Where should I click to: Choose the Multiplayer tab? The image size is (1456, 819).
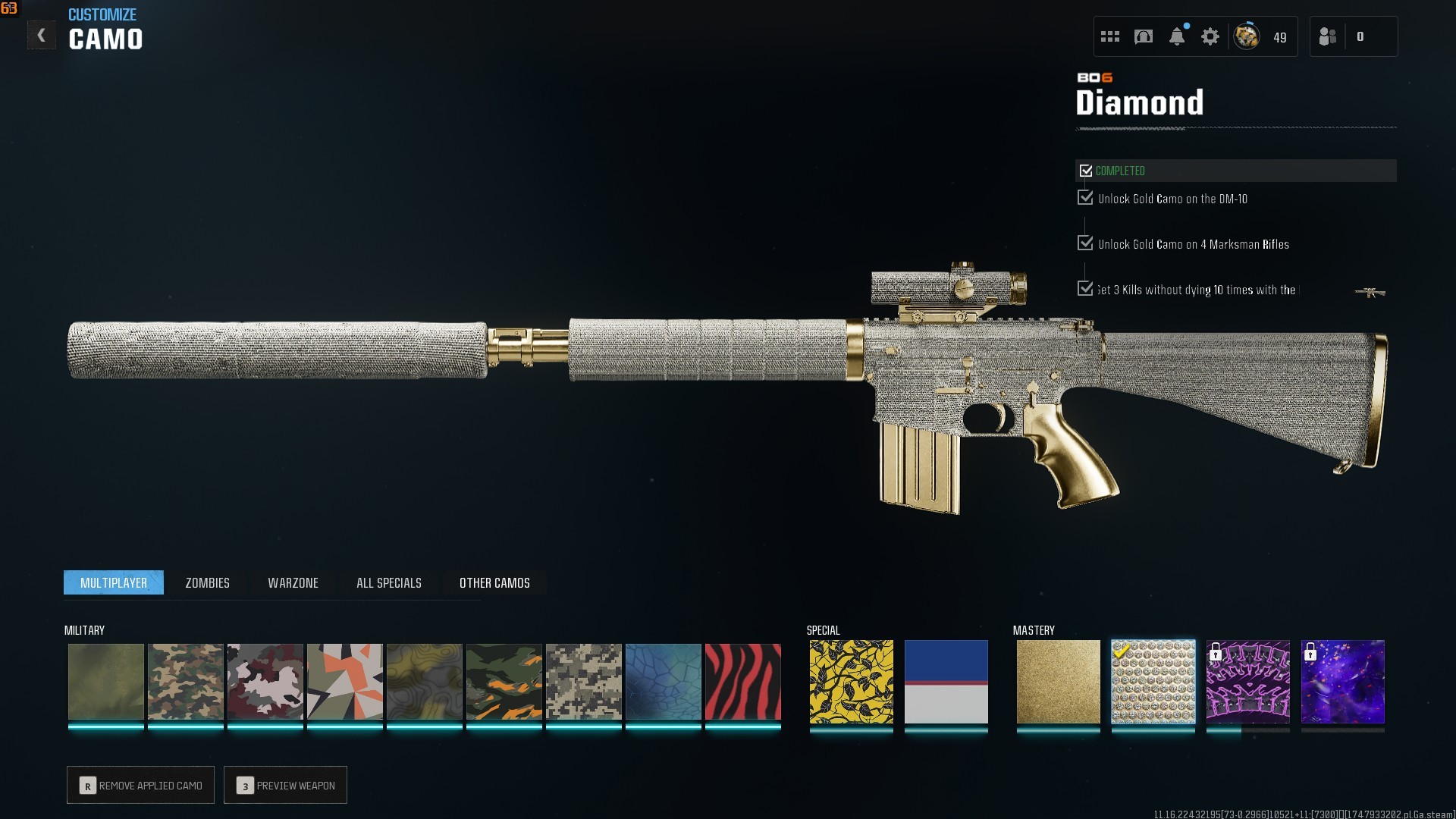point(114,582)
